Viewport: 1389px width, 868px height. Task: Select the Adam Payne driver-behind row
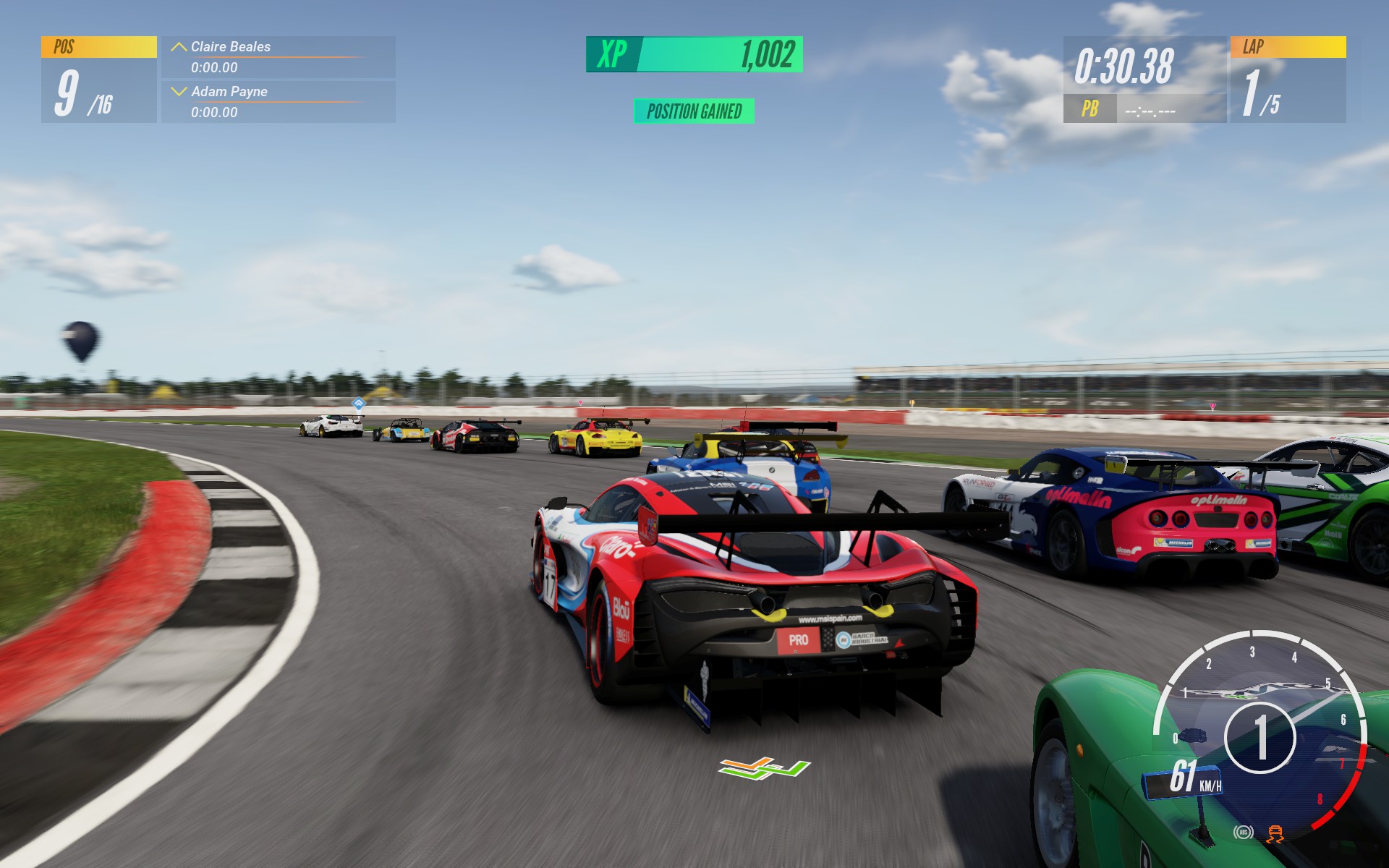coord(278,101)
